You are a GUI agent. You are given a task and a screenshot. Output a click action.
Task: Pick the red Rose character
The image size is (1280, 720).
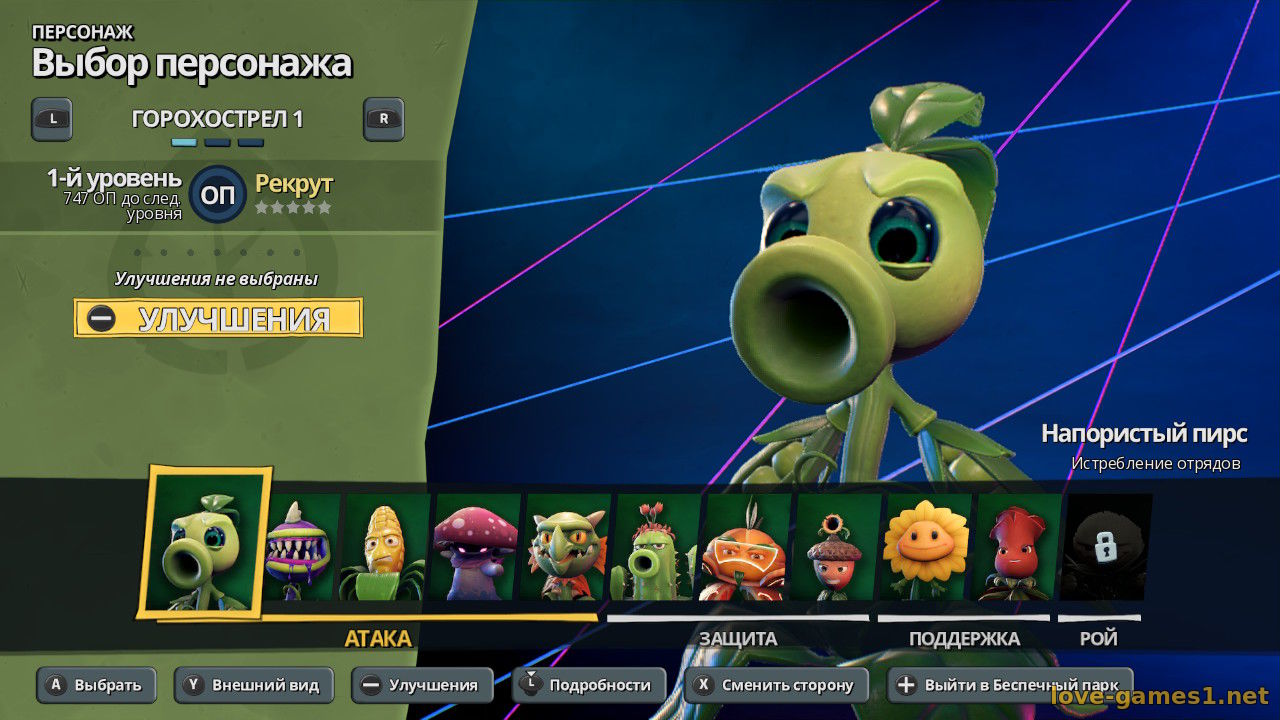pos(1016,548)
